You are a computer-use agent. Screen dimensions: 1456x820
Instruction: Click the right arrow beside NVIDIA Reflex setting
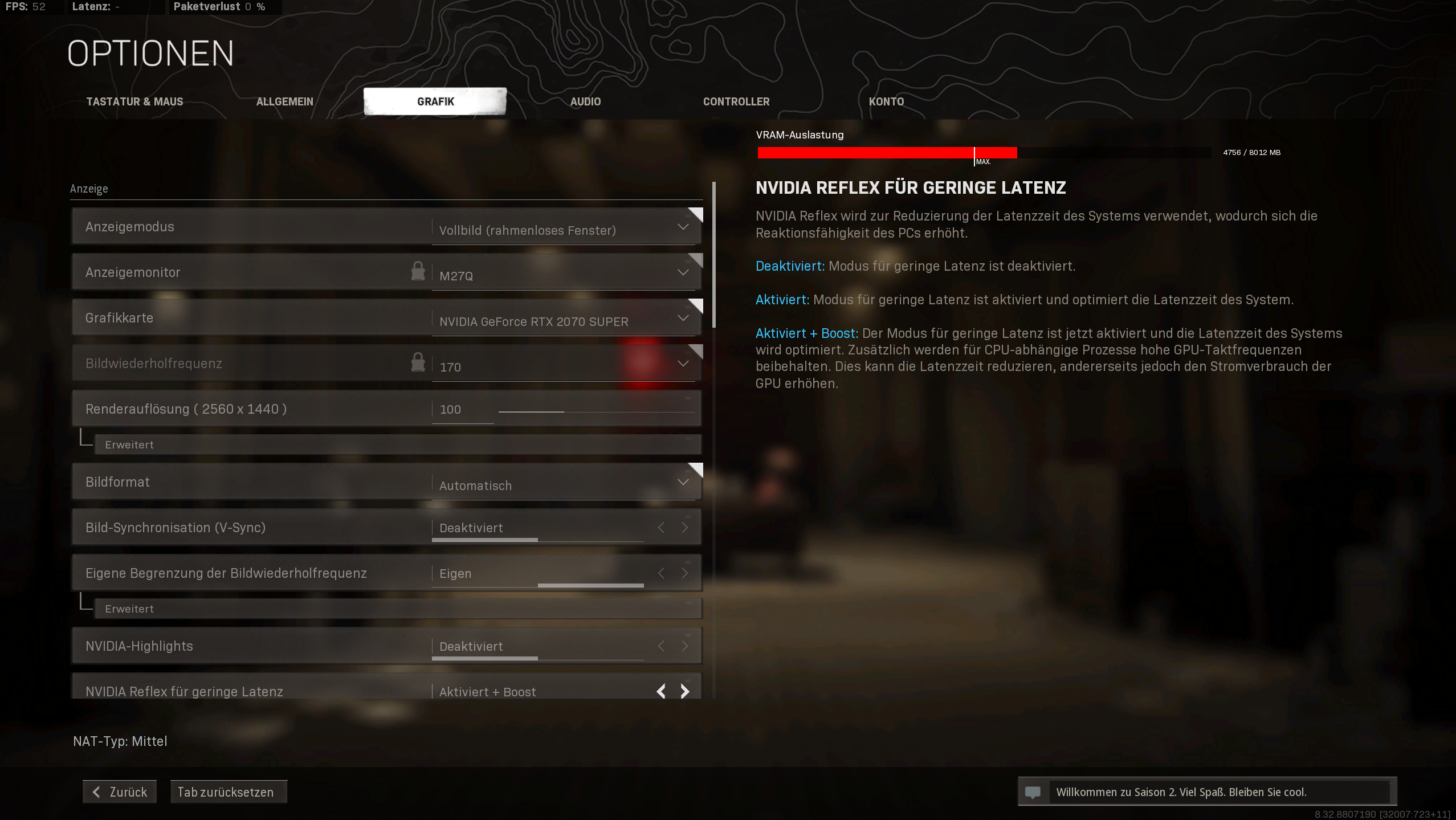point(684,691)
